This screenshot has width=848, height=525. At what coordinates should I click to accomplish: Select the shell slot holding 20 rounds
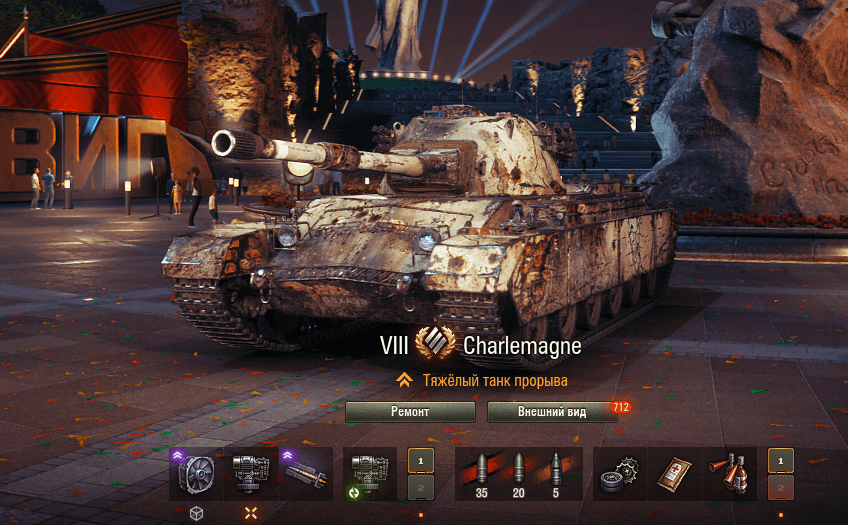[518, 473]
